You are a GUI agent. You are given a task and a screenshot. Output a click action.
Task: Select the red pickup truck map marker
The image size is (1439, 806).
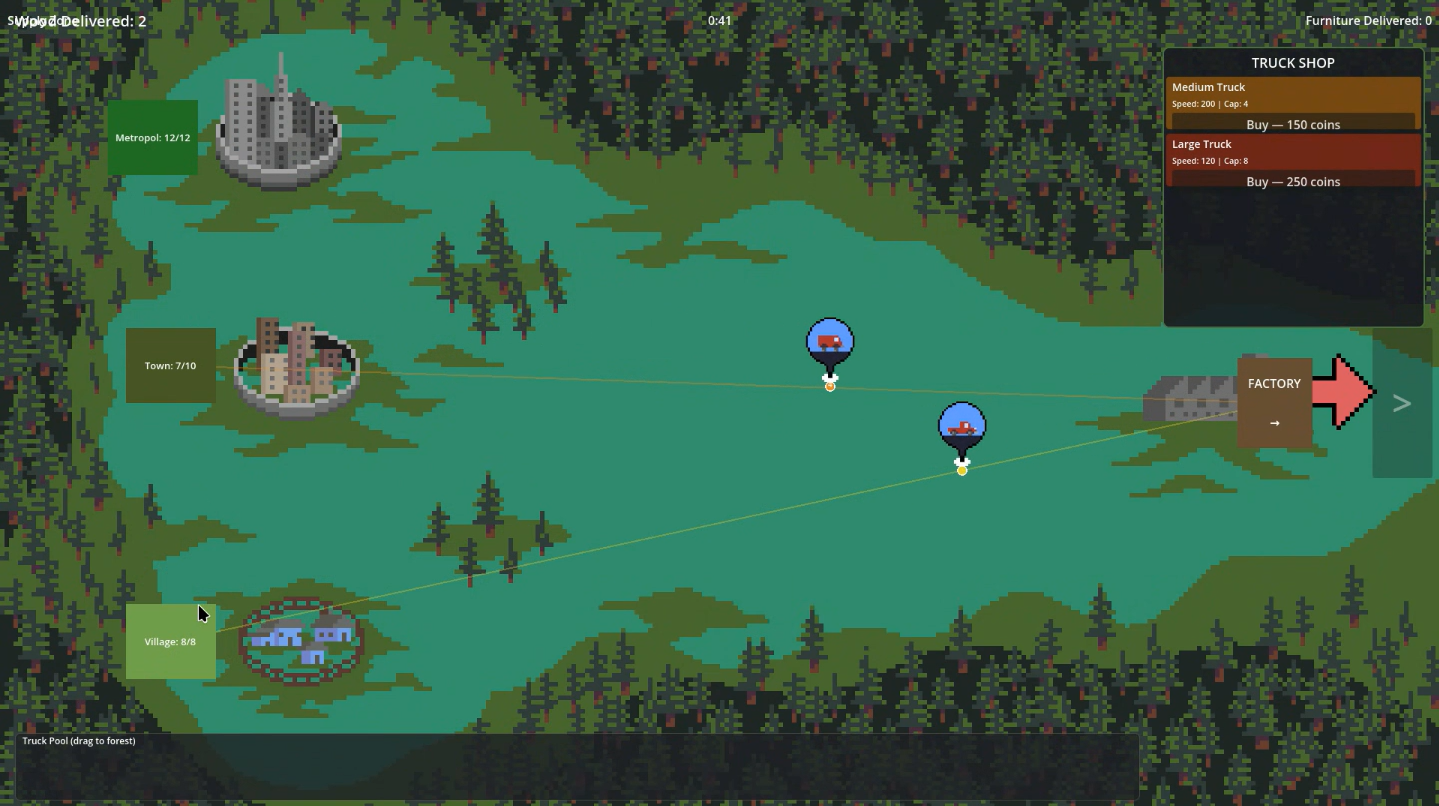pos(962,427)
